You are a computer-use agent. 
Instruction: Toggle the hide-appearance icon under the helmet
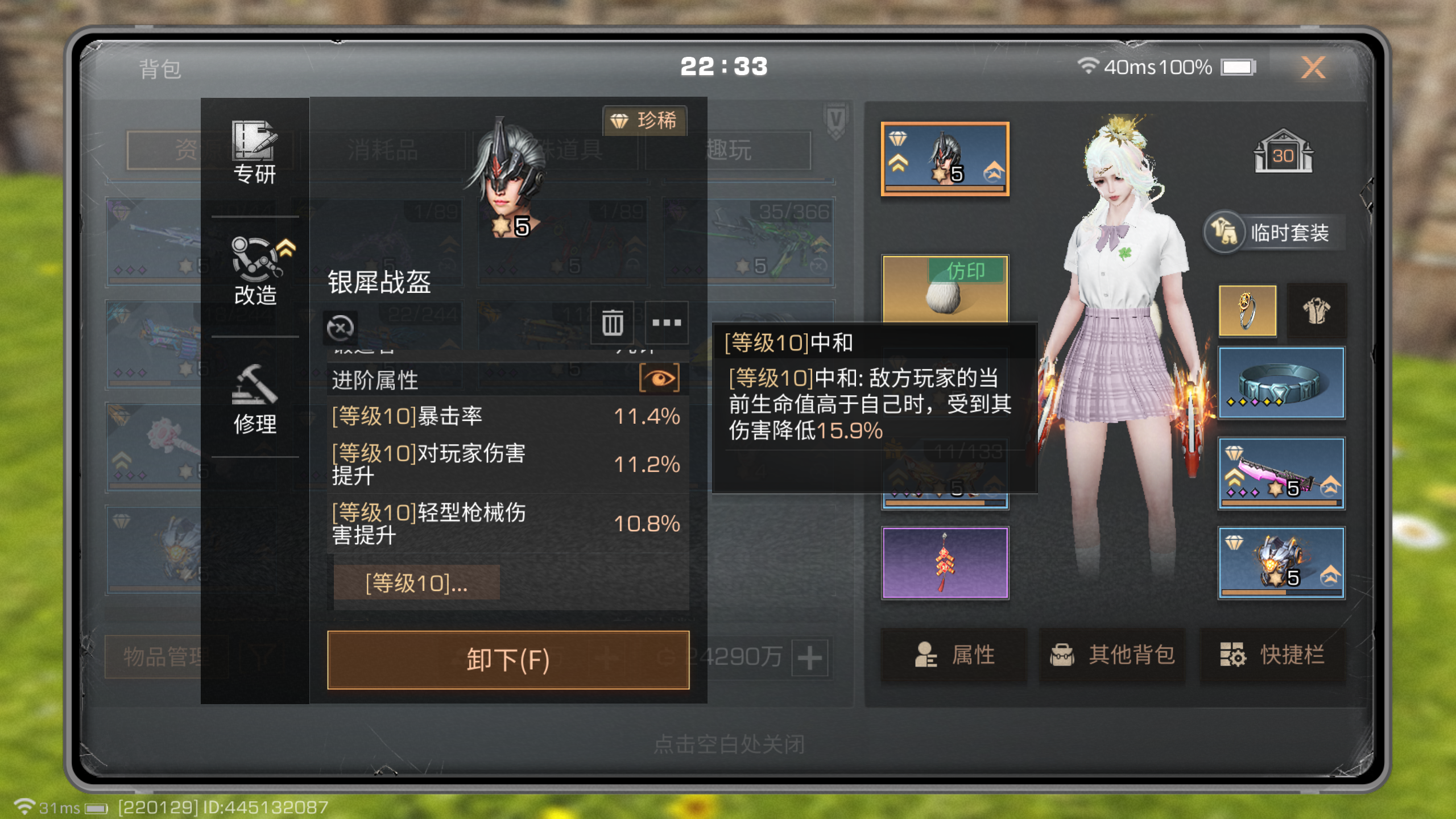coord(340,327)
